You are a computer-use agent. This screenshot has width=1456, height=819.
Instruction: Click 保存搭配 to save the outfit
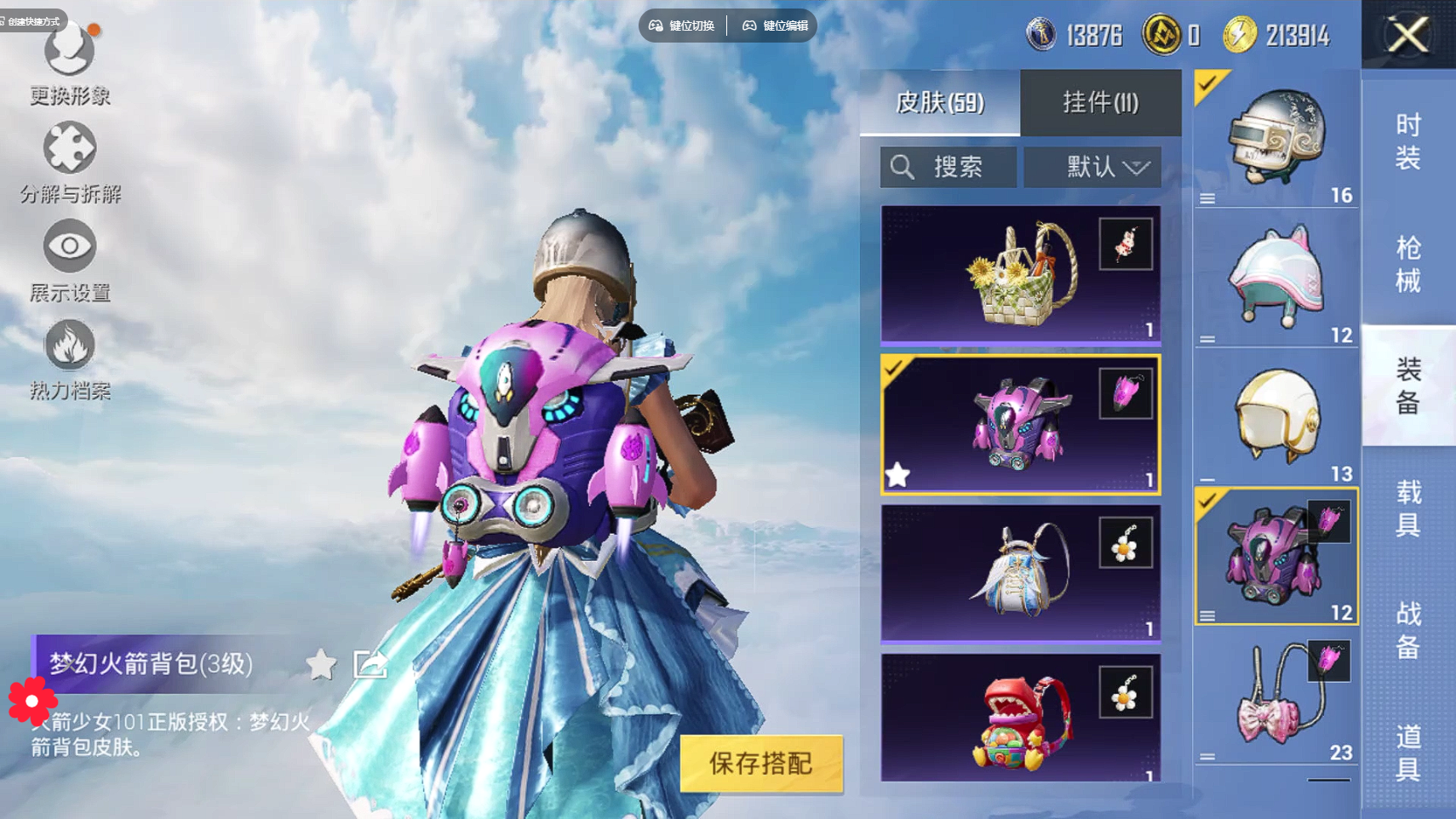(x=760, y=764)
